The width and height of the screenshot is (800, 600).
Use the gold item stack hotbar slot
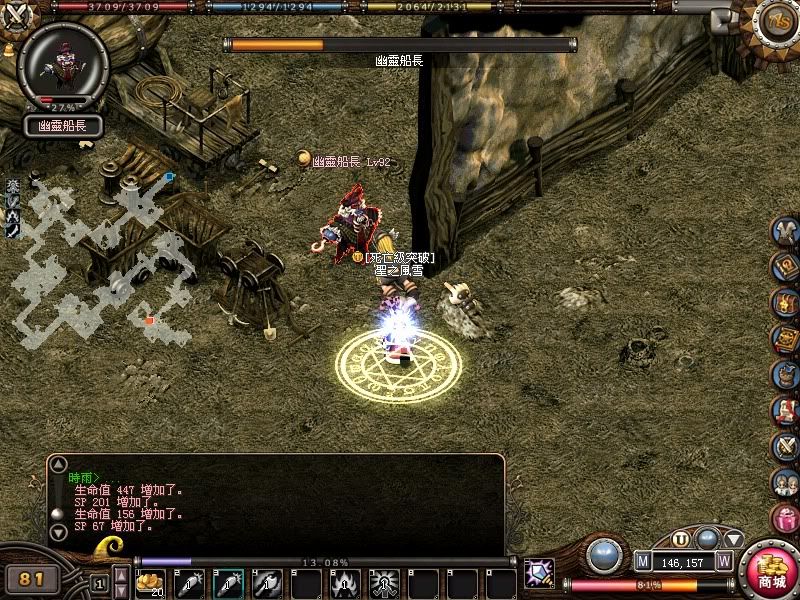(x=150, y=582)
